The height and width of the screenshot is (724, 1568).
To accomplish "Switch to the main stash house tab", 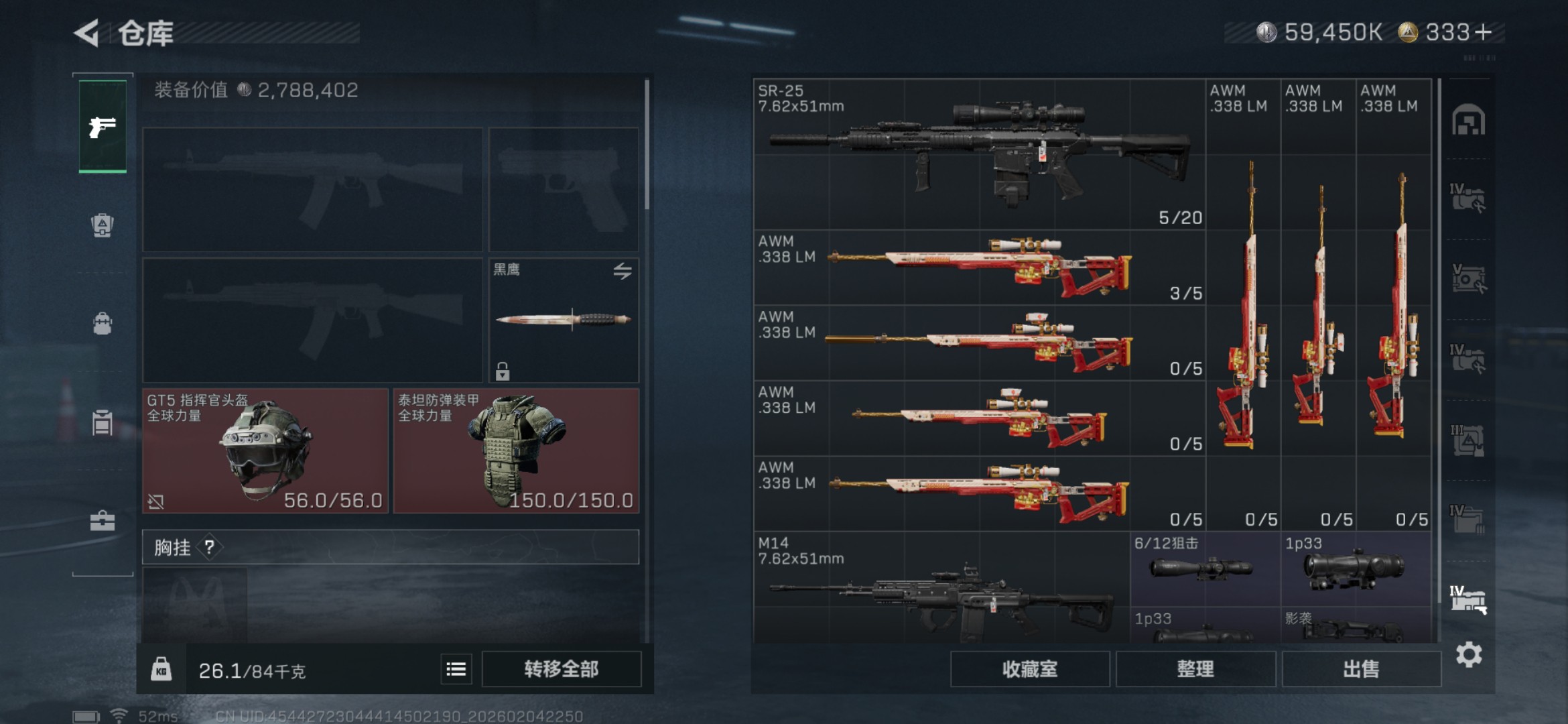I will coord(1468,121).
